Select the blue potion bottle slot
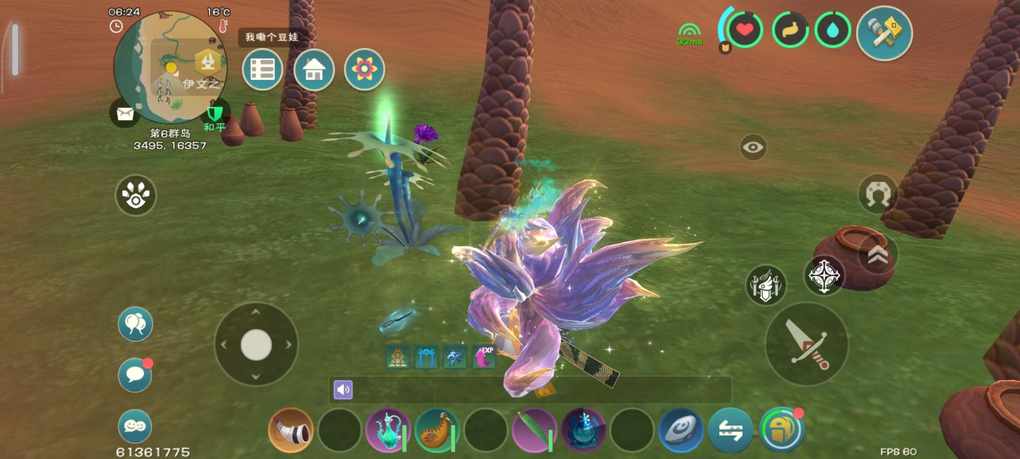This screenshot has width=1020, height=459. click(583, 431)
